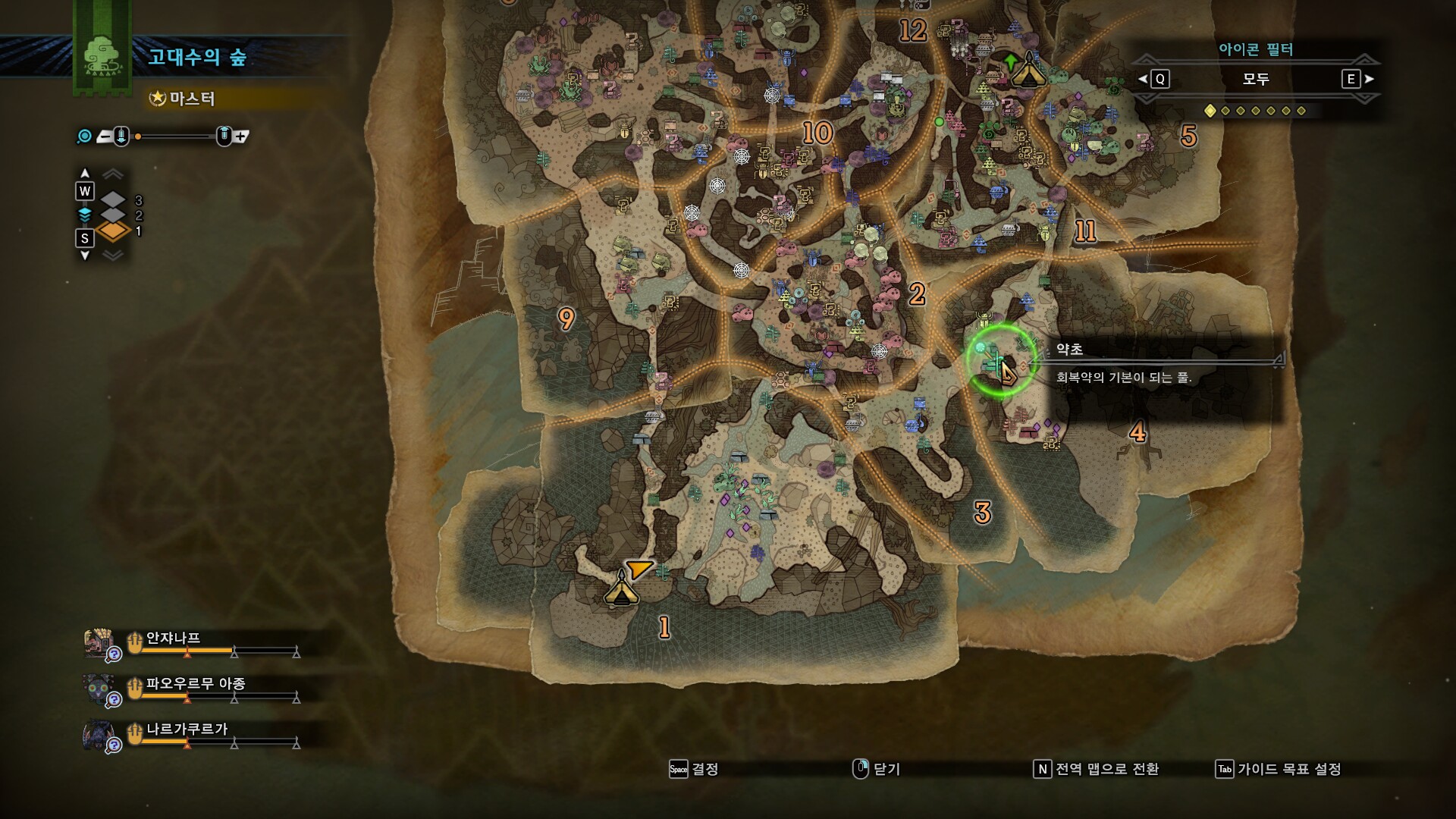Select the highlighted map layer 1
The height and width of the screenshot is (819, 1456).
pyautogui.click(x=113, y=231)
